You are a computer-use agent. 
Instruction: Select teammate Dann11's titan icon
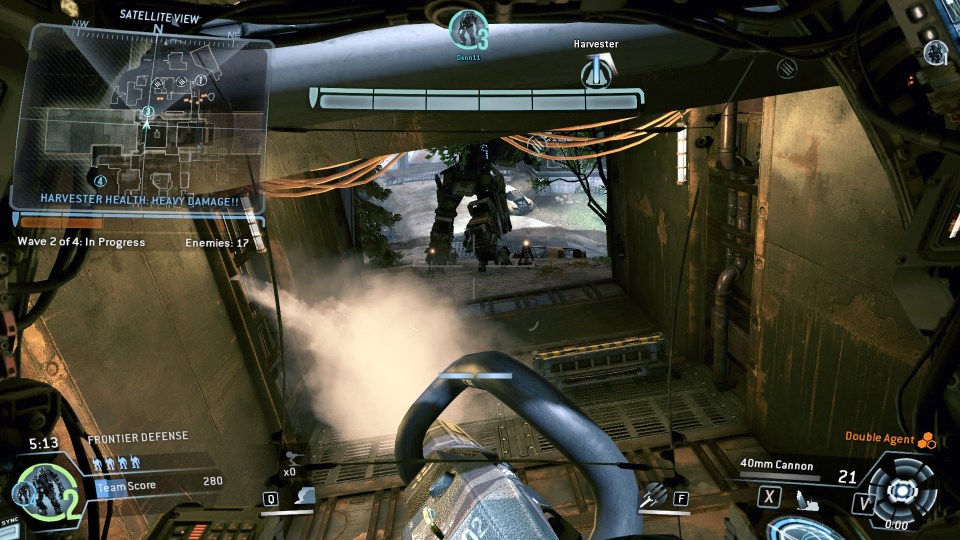pyautogui.click(x=465, y=29)
